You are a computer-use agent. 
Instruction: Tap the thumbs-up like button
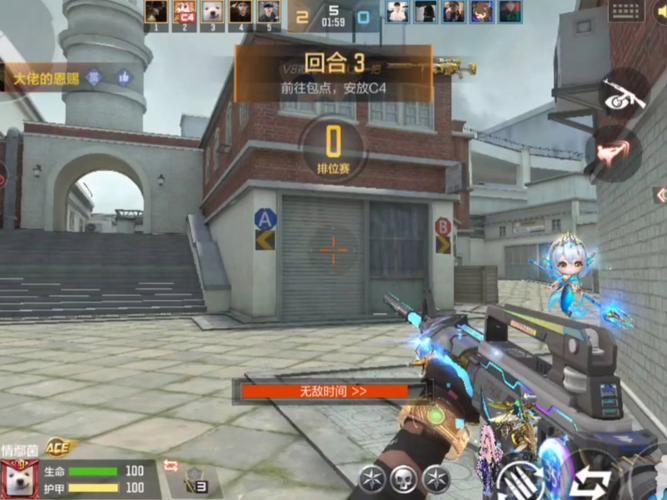pos(124,77)
